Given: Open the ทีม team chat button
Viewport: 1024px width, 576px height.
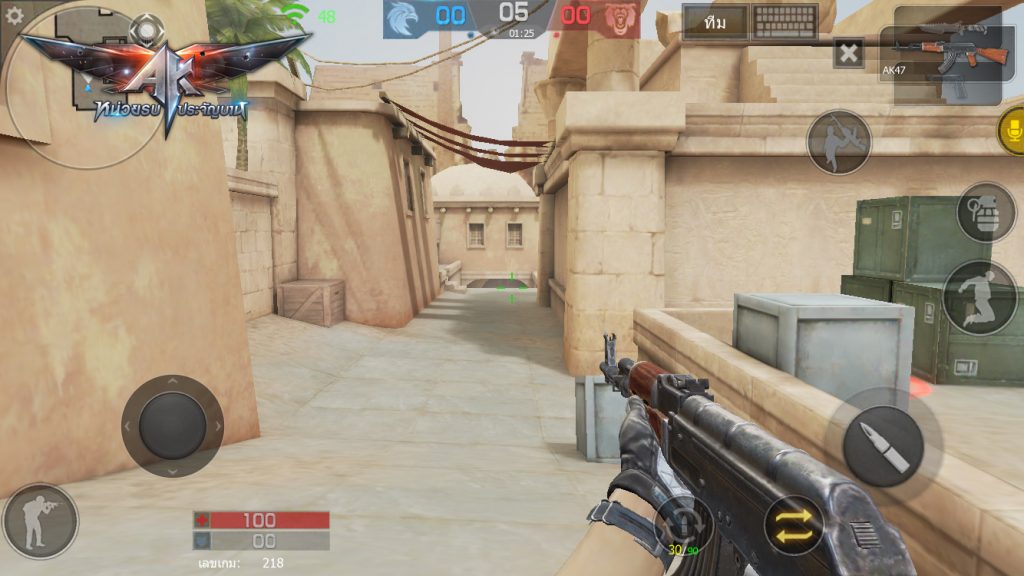Looking at the screenshot, I should coord(715,22).
